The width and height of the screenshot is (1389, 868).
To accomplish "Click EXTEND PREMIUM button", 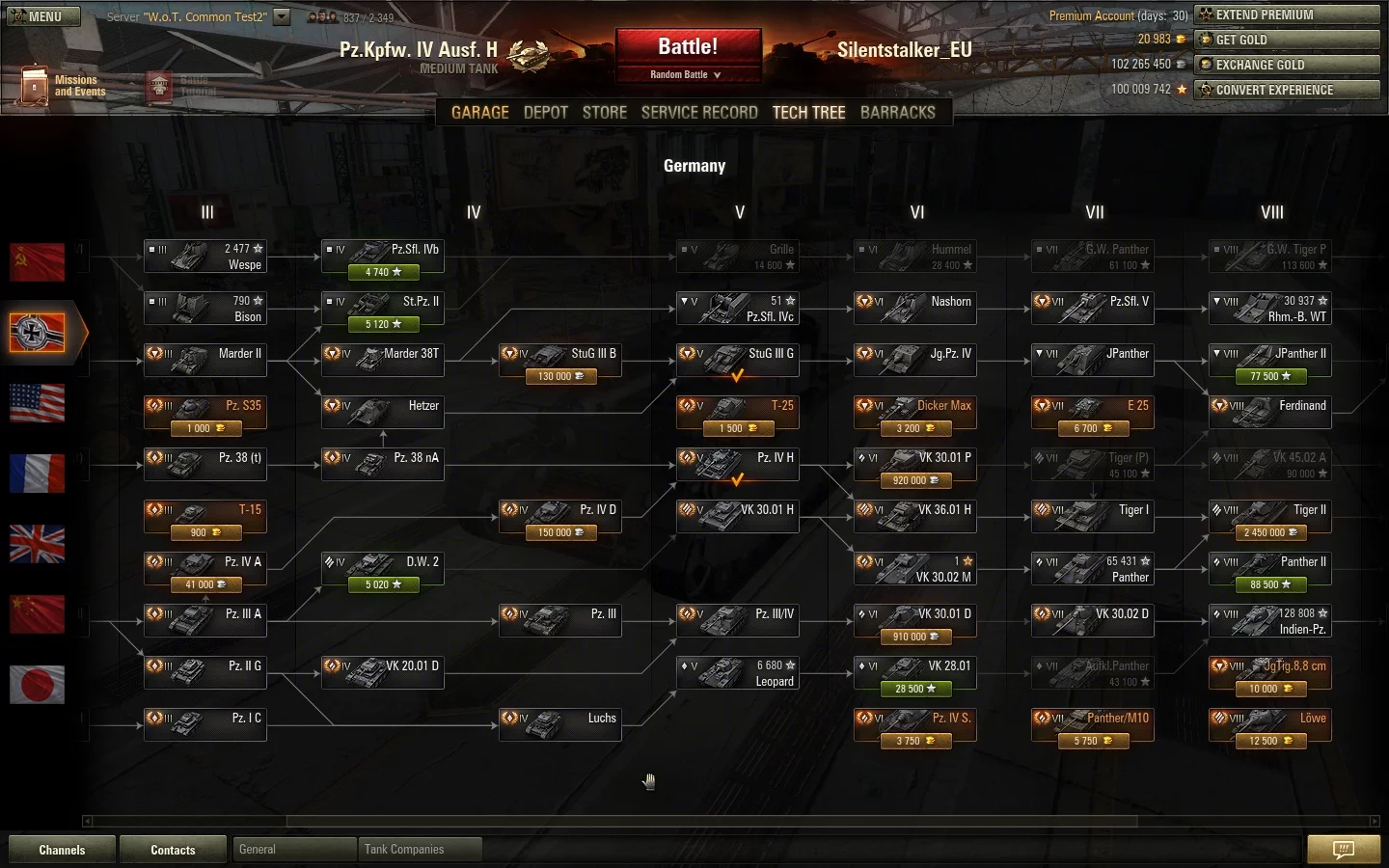I will [1287, 14].
